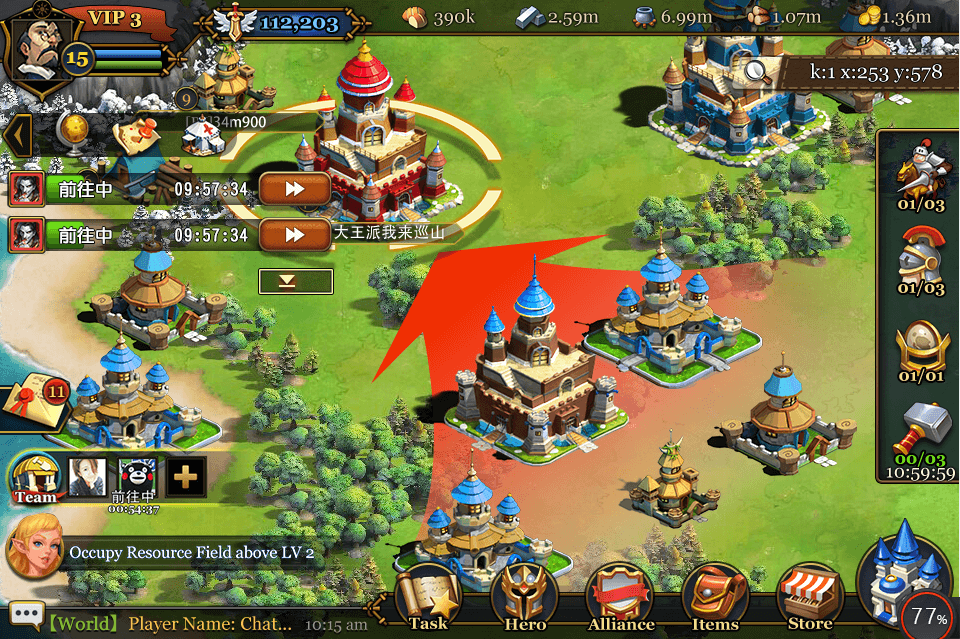This screenshot has width=960, height=639.
Task: Open the Hero menu
Action: (x=524, y=600)
